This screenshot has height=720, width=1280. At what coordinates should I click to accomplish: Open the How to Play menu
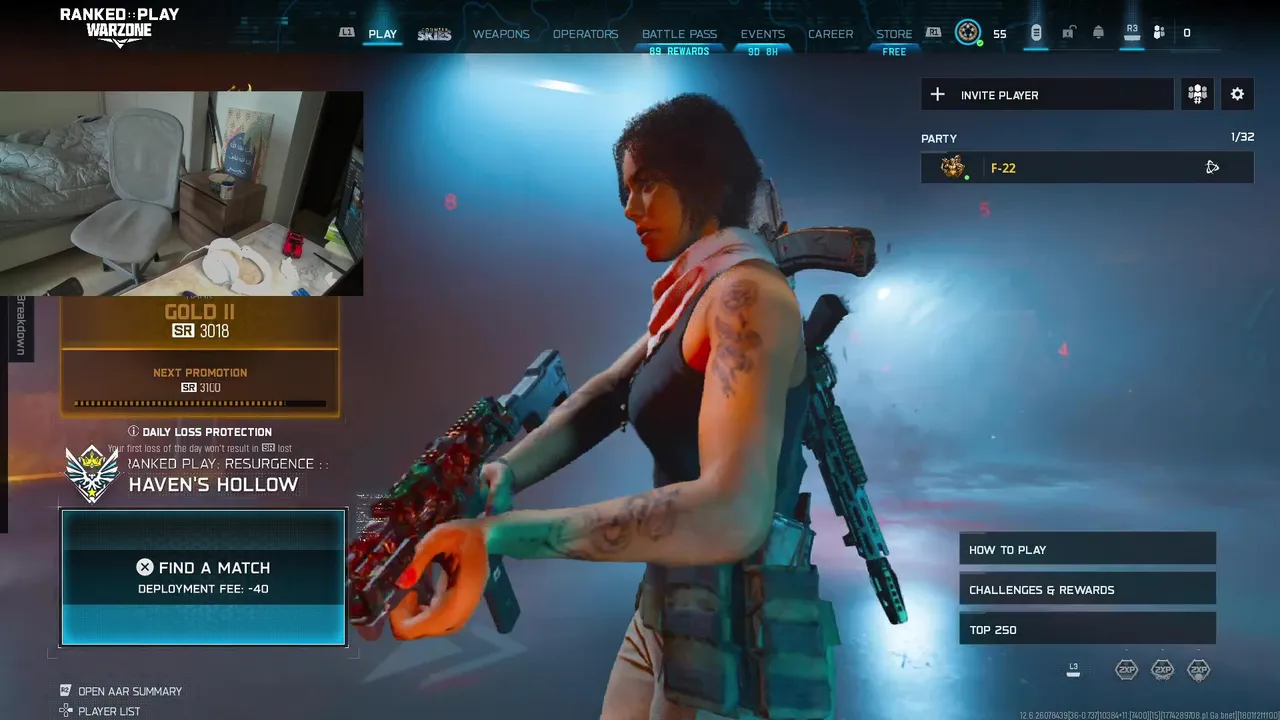[x=1087, y=550]
